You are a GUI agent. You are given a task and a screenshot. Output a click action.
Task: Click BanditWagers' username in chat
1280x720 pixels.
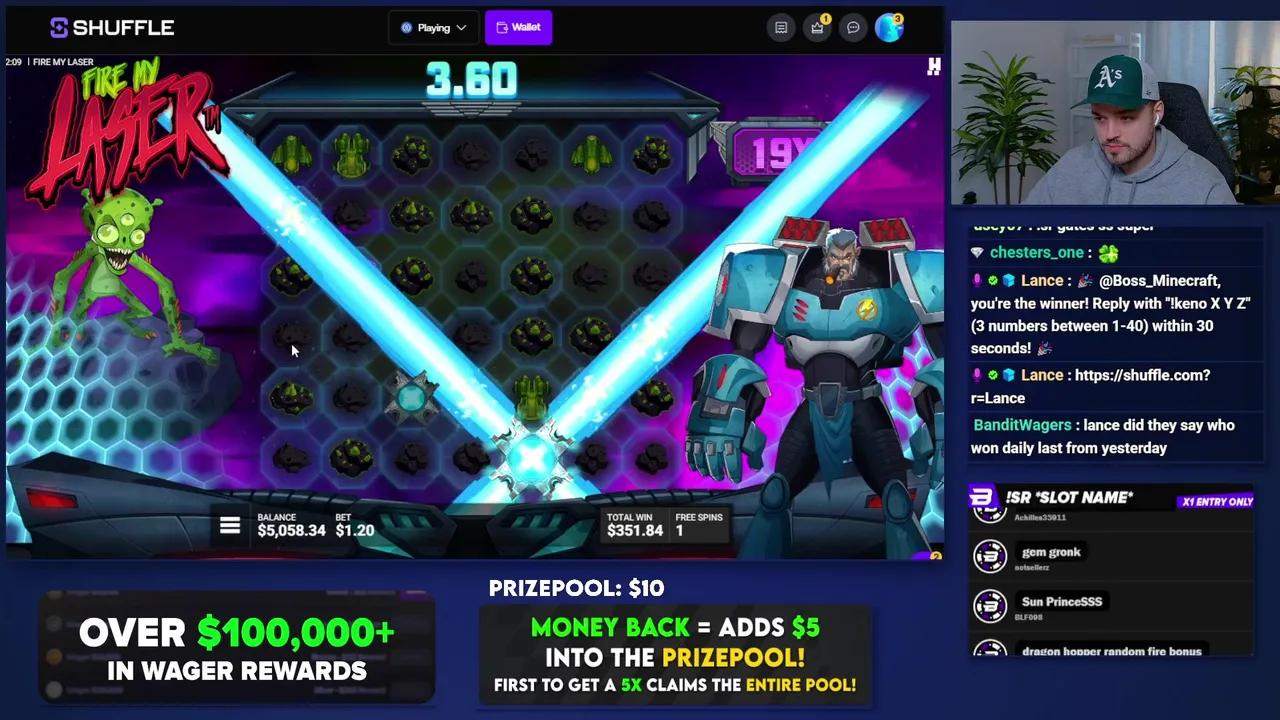[x=1022, y=425]
